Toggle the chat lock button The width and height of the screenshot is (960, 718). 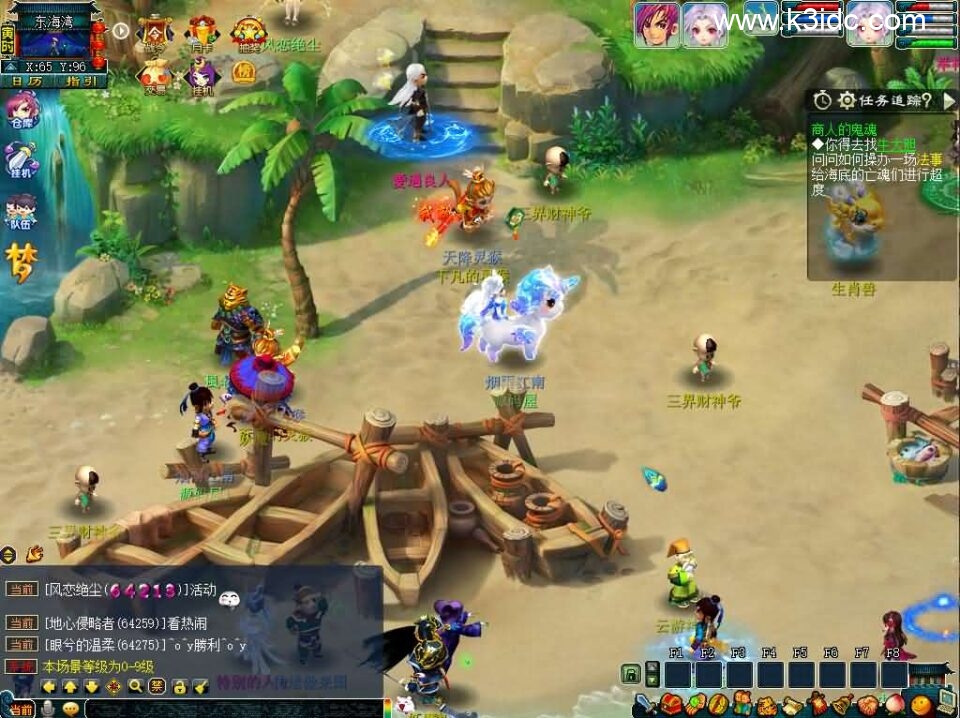(x=178, y=686)
